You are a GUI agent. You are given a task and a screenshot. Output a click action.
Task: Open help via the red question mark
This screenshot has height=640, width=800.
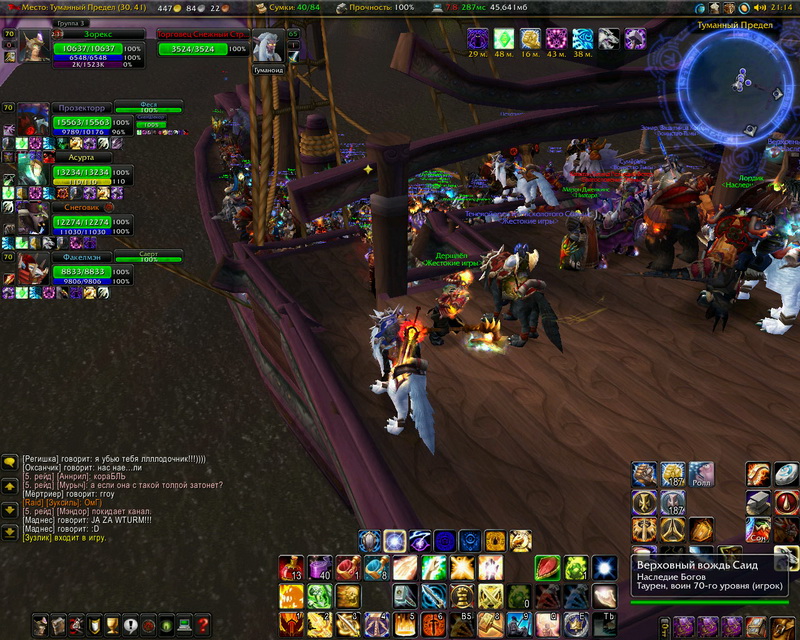203,627
